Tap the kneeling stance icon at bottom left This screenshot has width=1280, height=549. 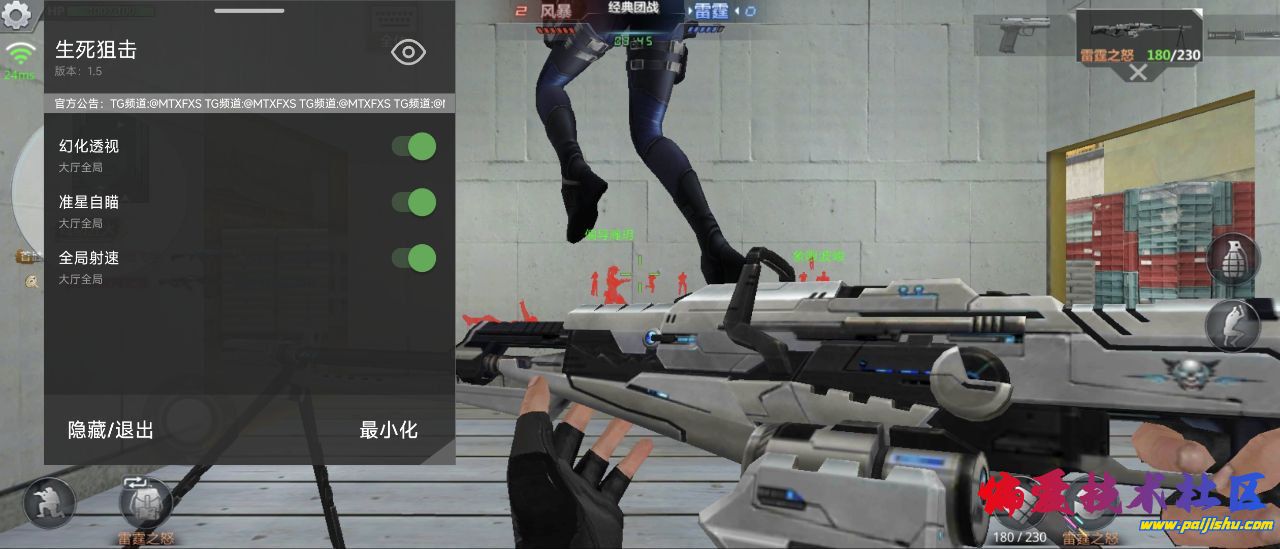click(x=48, y=503)
